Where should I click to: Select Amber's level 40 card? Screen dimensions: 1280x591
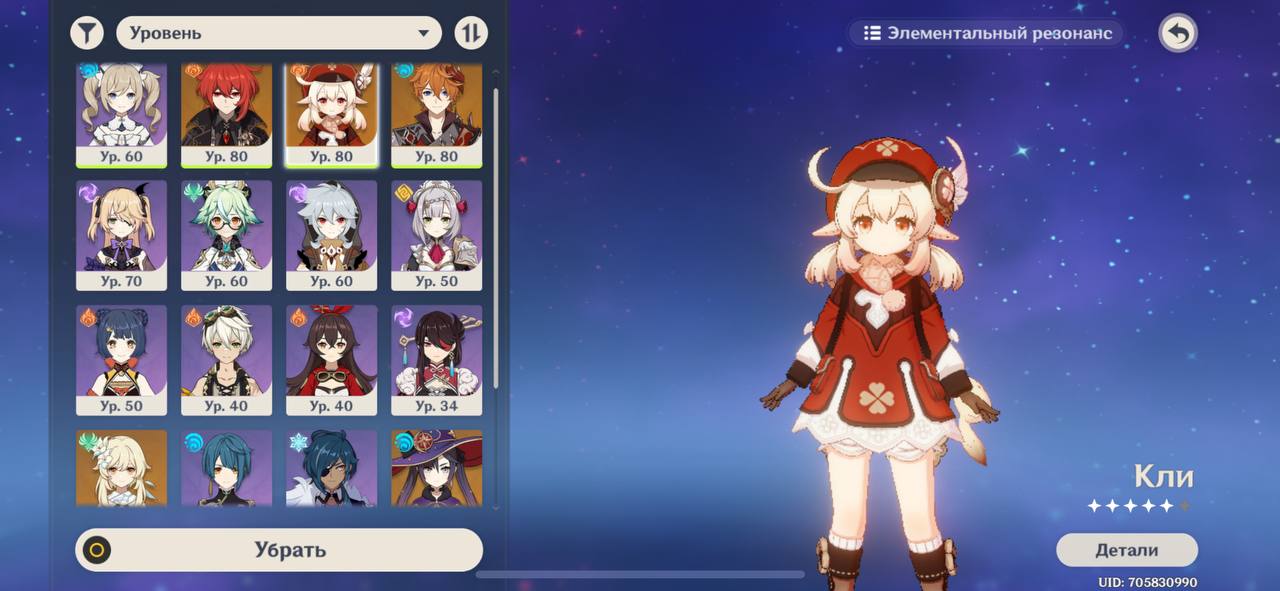point(332,360)
